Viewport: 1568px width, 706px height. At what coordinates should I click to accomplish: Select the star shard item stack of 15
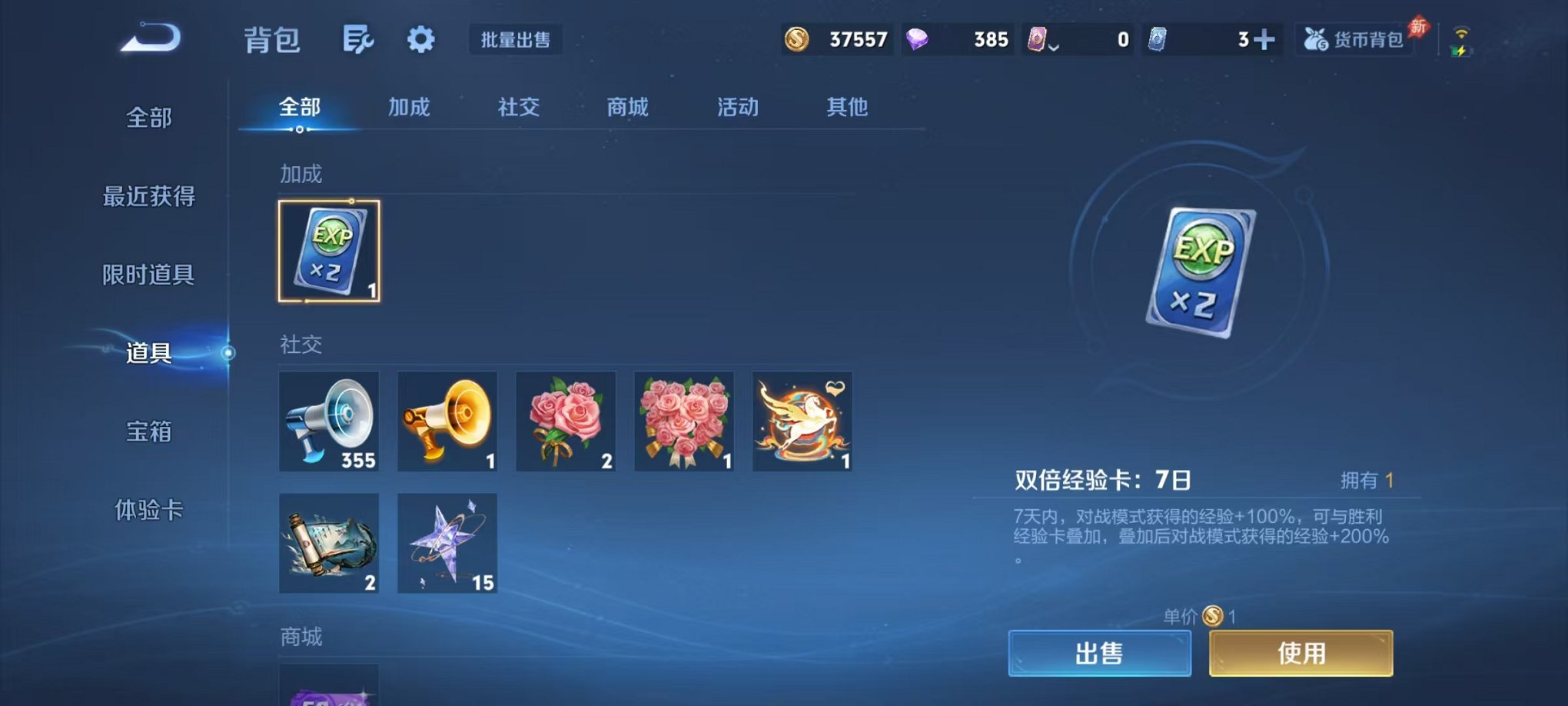447,544
